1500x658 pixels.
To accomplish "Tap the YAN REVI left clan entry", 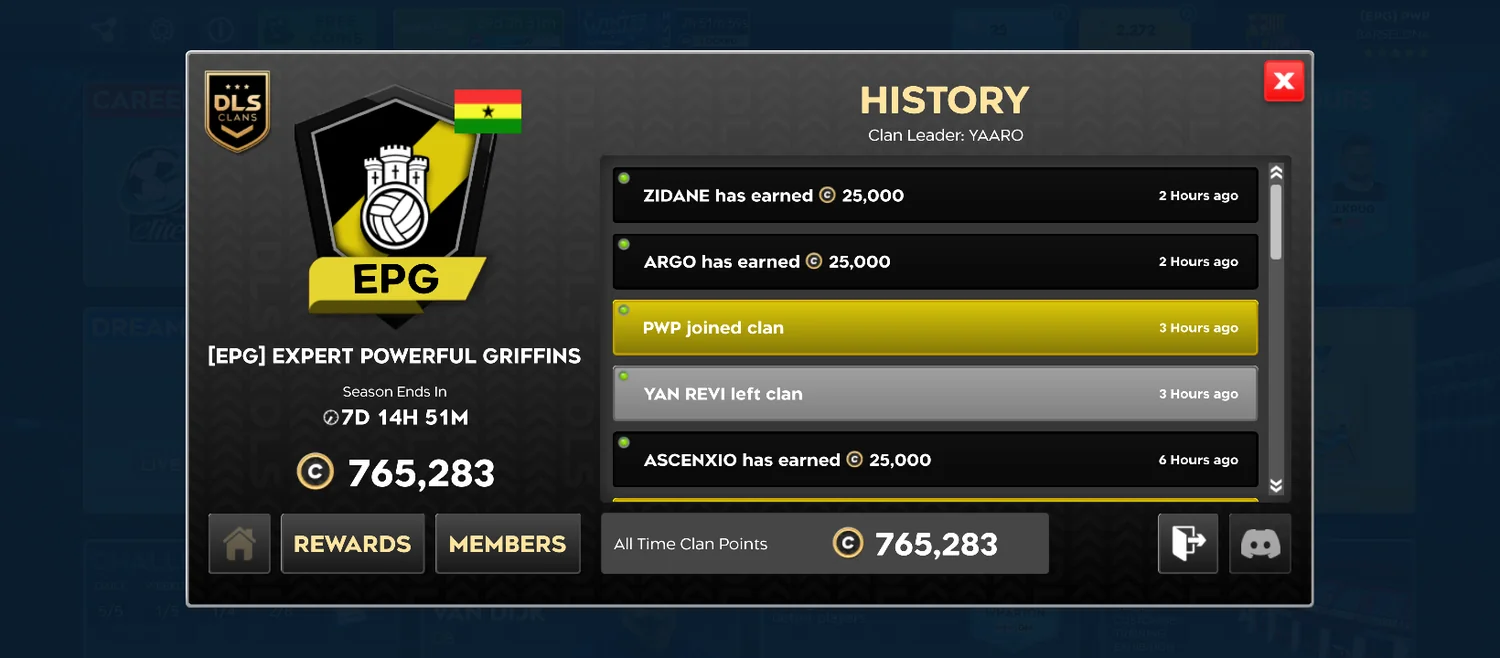I will [x=935, y=394].
